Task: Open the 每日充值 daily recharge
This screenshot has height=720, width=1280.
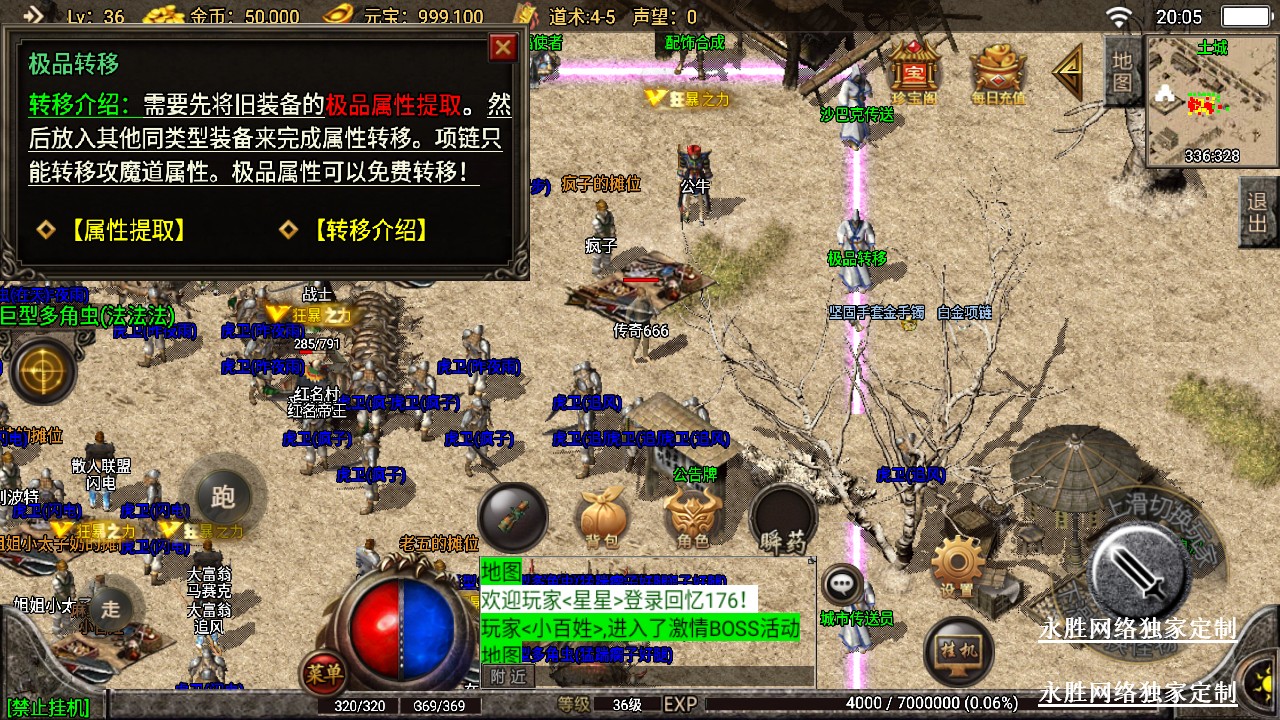Action: [x=998, y=74]
